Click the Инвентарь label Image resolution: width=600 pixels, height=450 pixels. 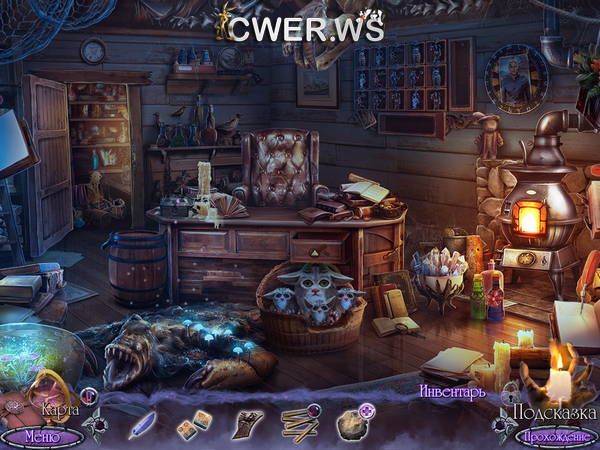tap(452, 391)
